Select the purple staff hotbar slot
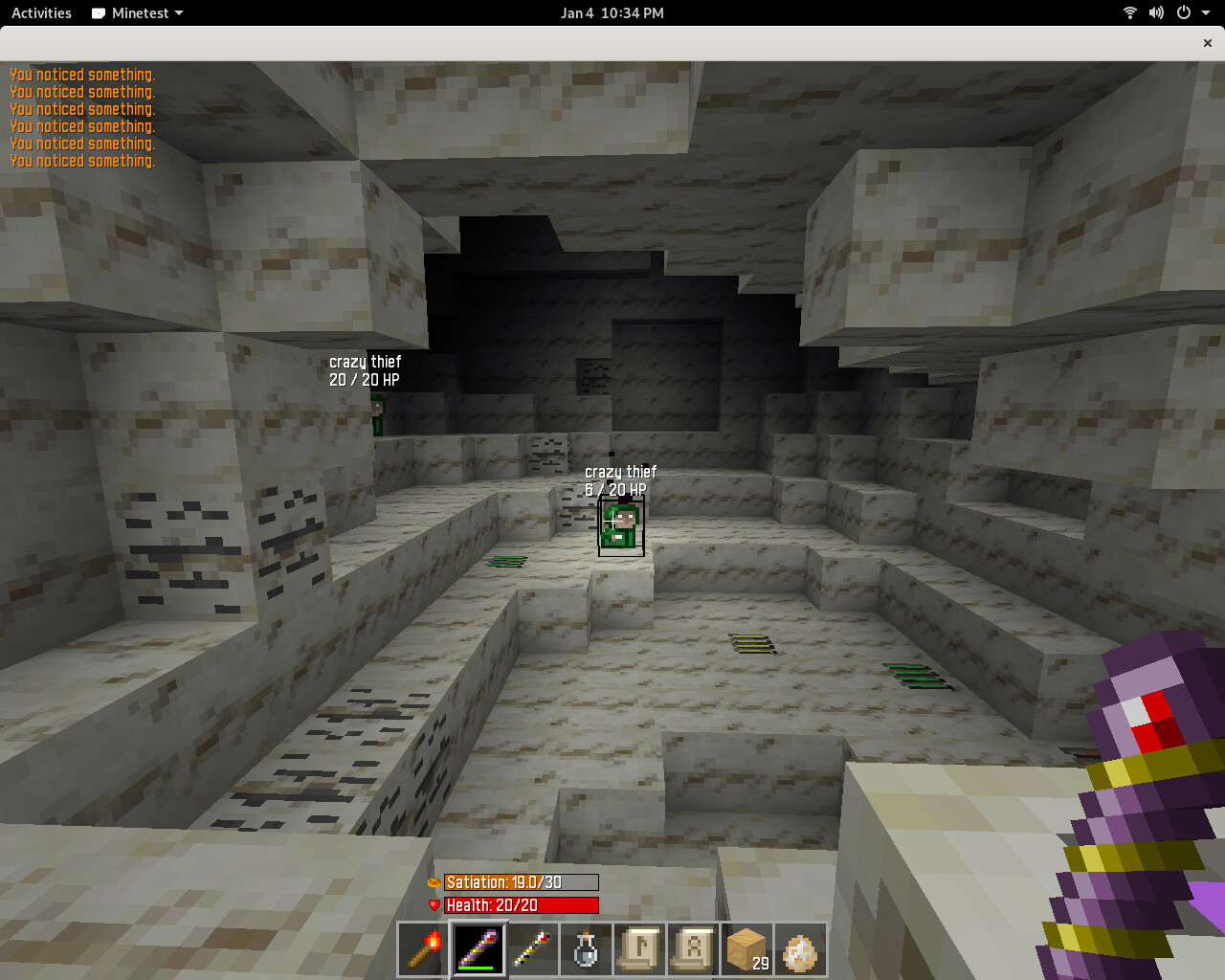Image resolution: width=1225 pixels, height=980 pixels. coord(478,949)
